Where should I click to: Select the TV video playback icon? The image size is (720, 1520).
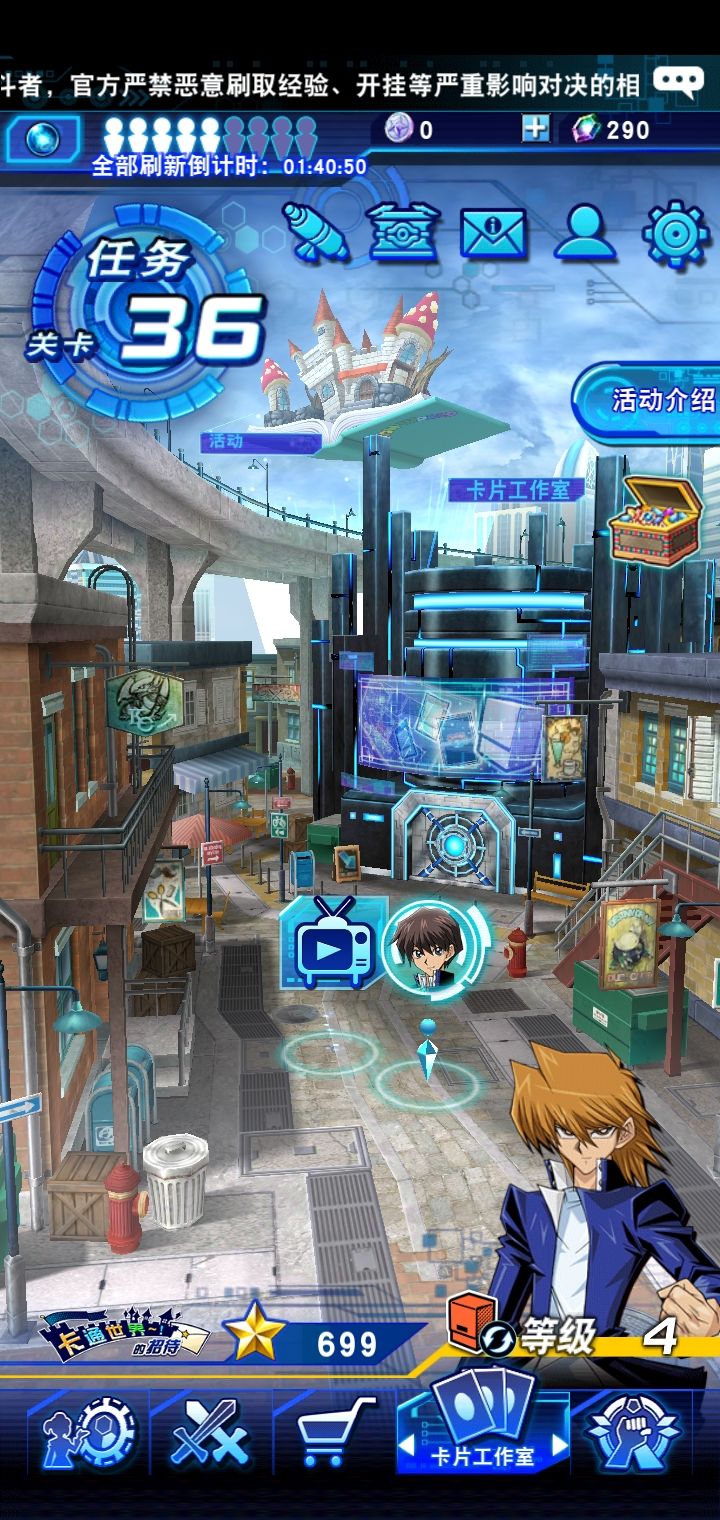point(334,944)
